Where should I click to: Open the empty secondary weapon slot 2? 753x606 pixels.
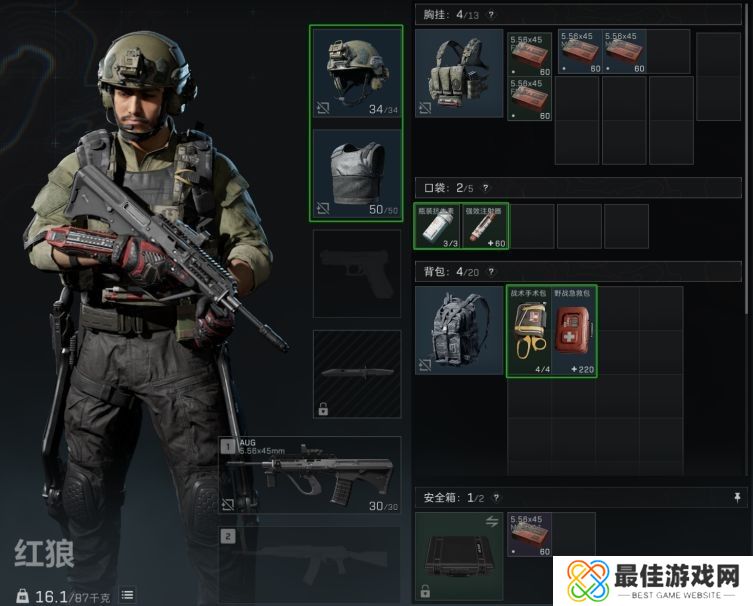tap(310, 565)
